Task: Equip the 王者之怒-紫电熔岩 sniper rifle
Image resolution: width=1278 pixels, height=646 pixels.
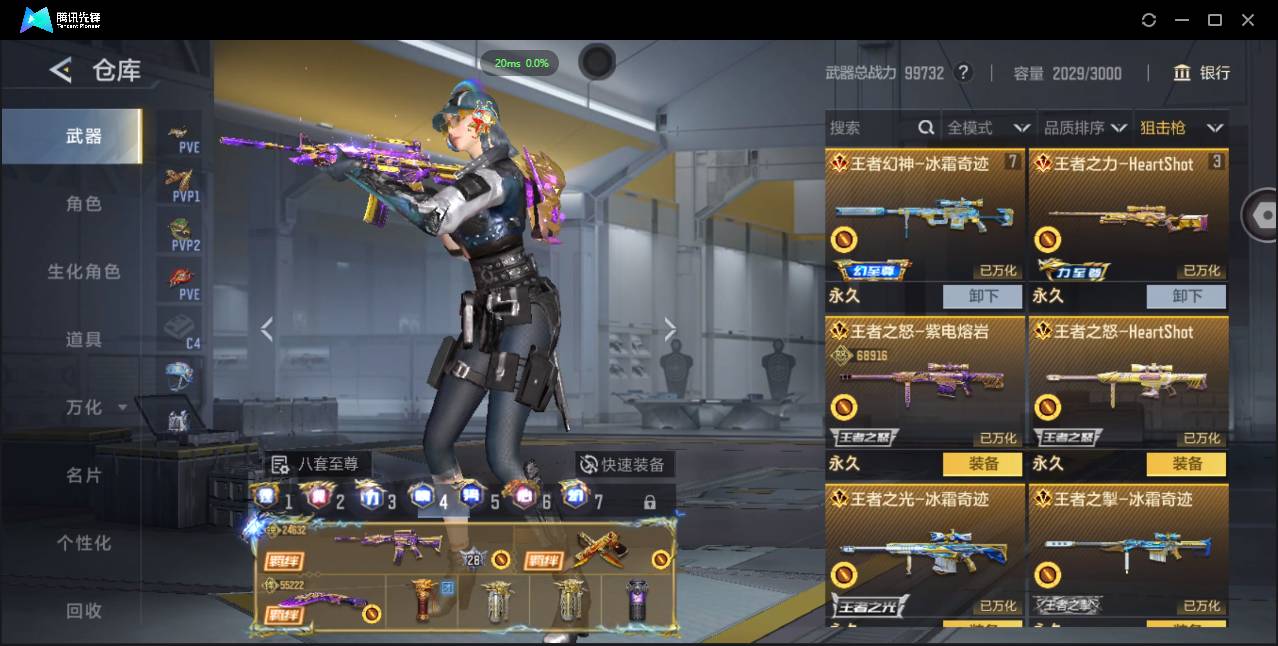Action: [x=983, y=464]
